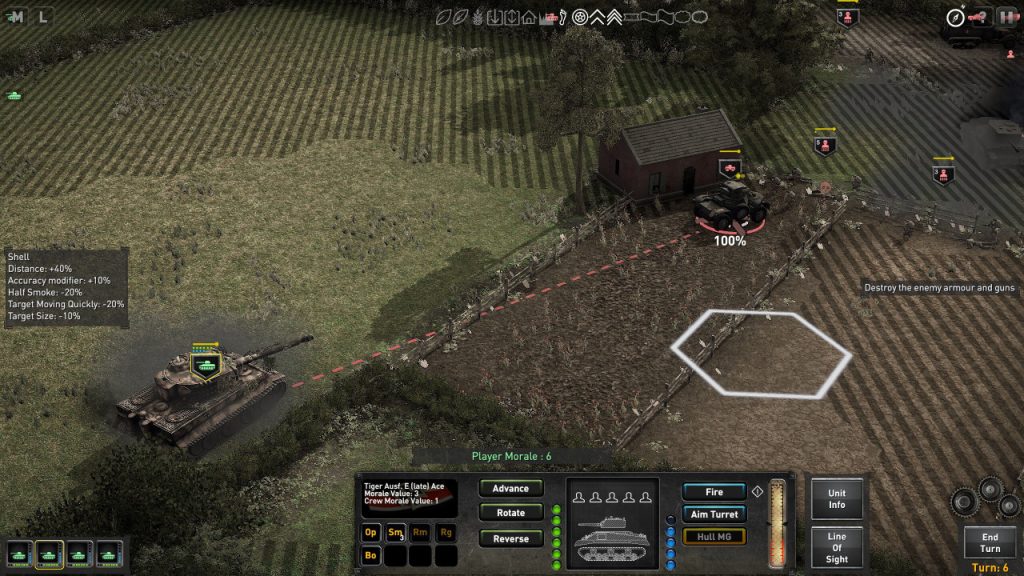Click the compass icon at top right
The height and width of the screenshot is (576, 1024).
click(955, 17)
